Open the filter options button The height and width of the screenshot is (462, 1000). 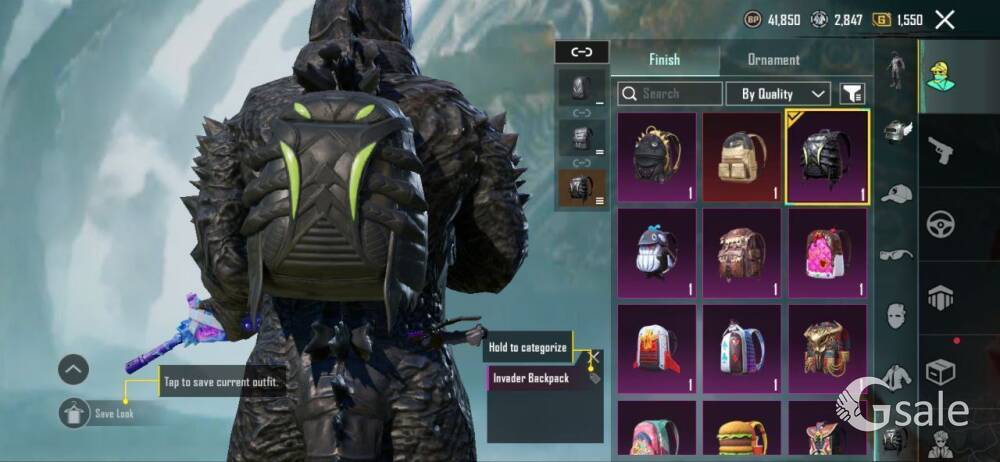(852, 94)
